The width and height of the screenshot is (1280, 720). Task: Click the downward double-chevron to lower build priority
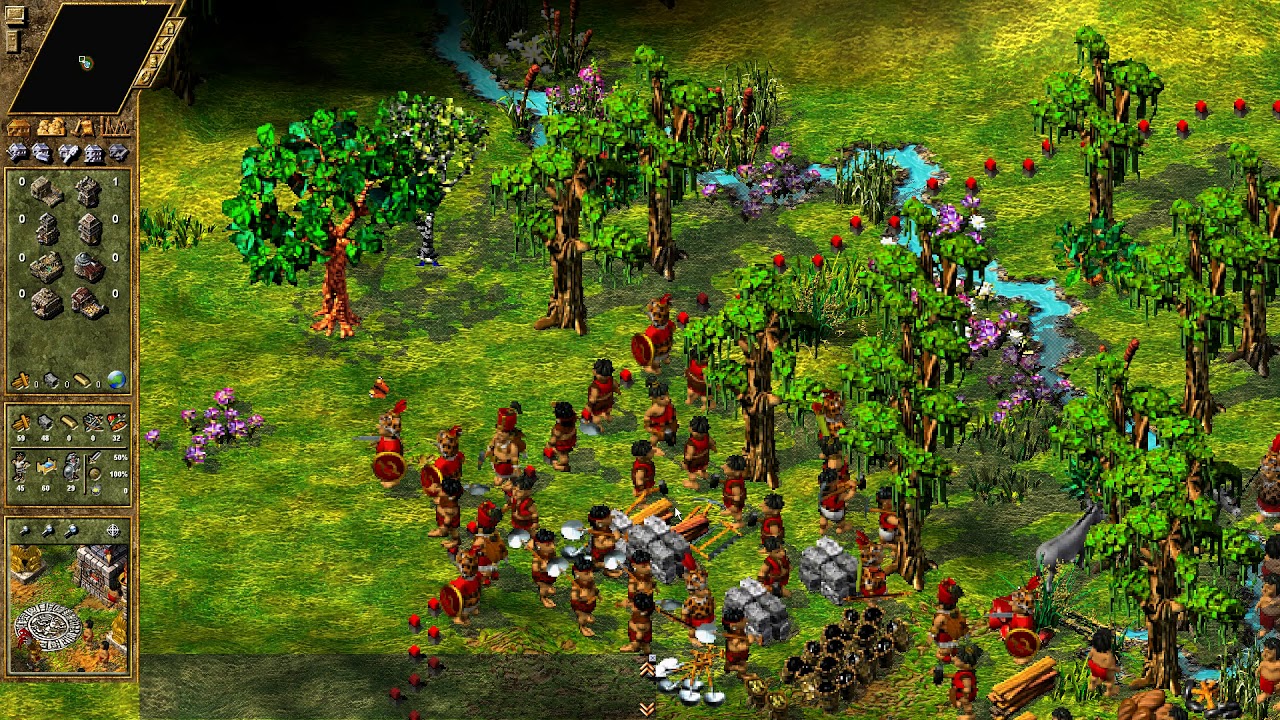(x=646, y=708)
